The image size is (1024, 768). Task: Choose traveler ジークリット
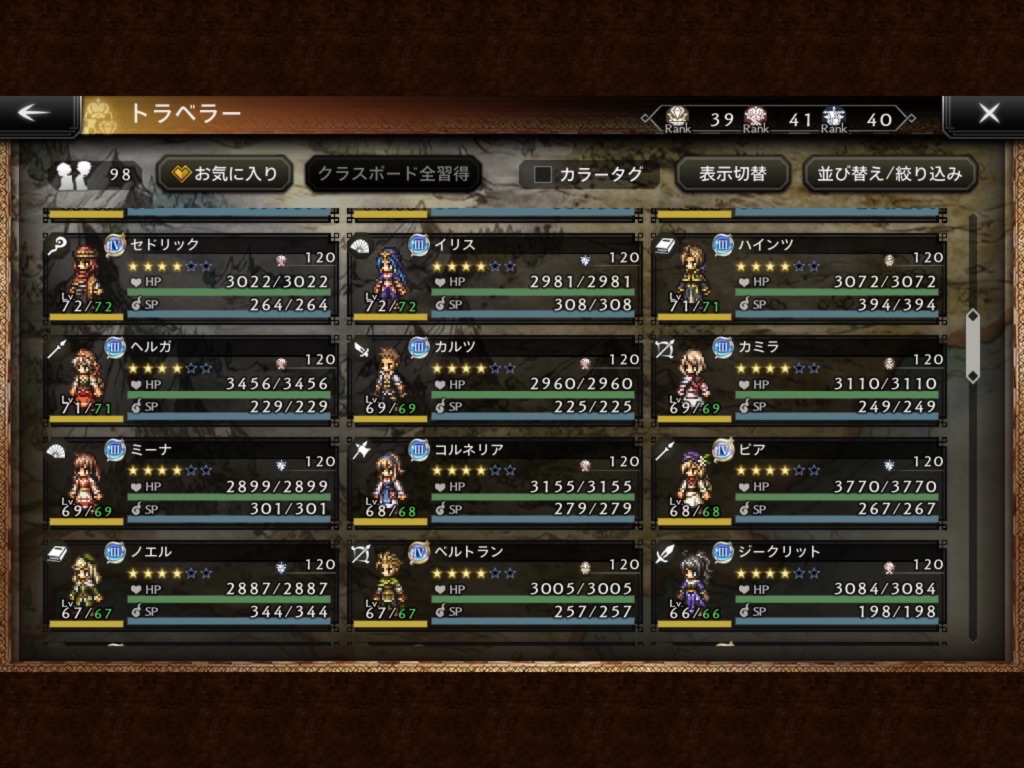pyautogui.click(x=798, y=585)
